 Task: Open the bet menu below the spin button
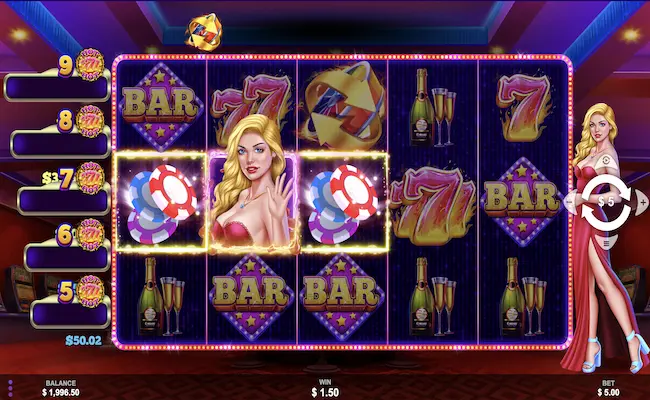607,244
